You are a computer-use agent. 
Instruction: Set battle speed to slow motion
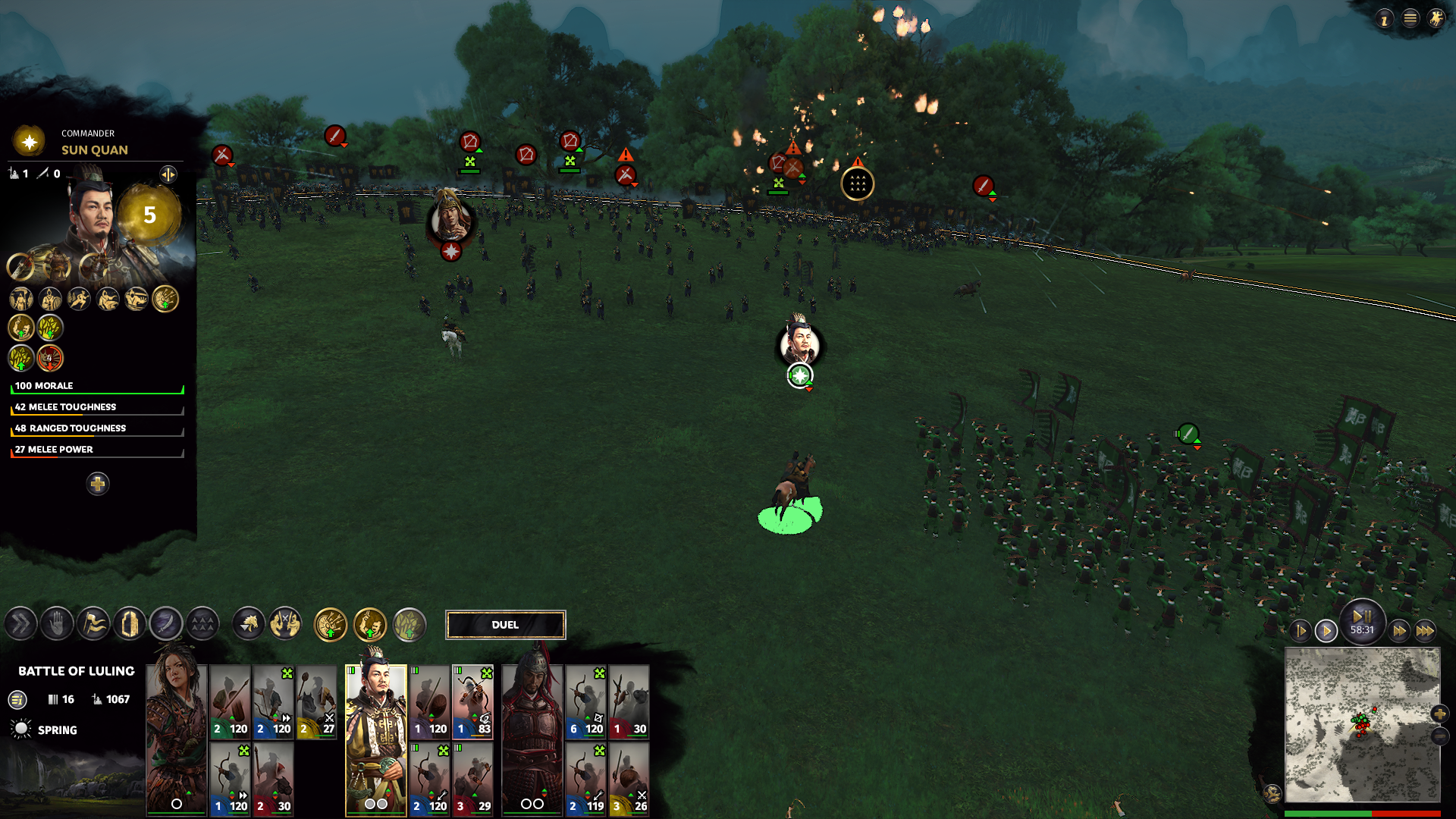click(x=1301, y=631)
